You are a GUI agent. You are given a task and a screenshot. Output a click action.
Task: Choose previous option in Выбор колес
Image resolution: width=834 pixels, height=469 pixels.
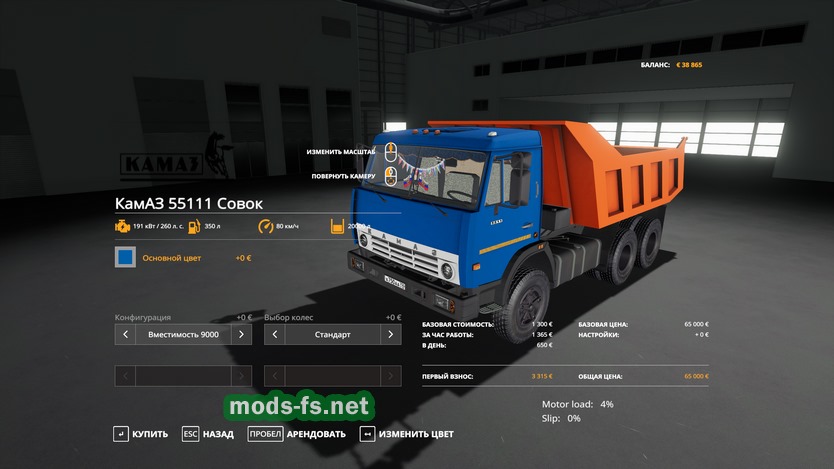274,334
